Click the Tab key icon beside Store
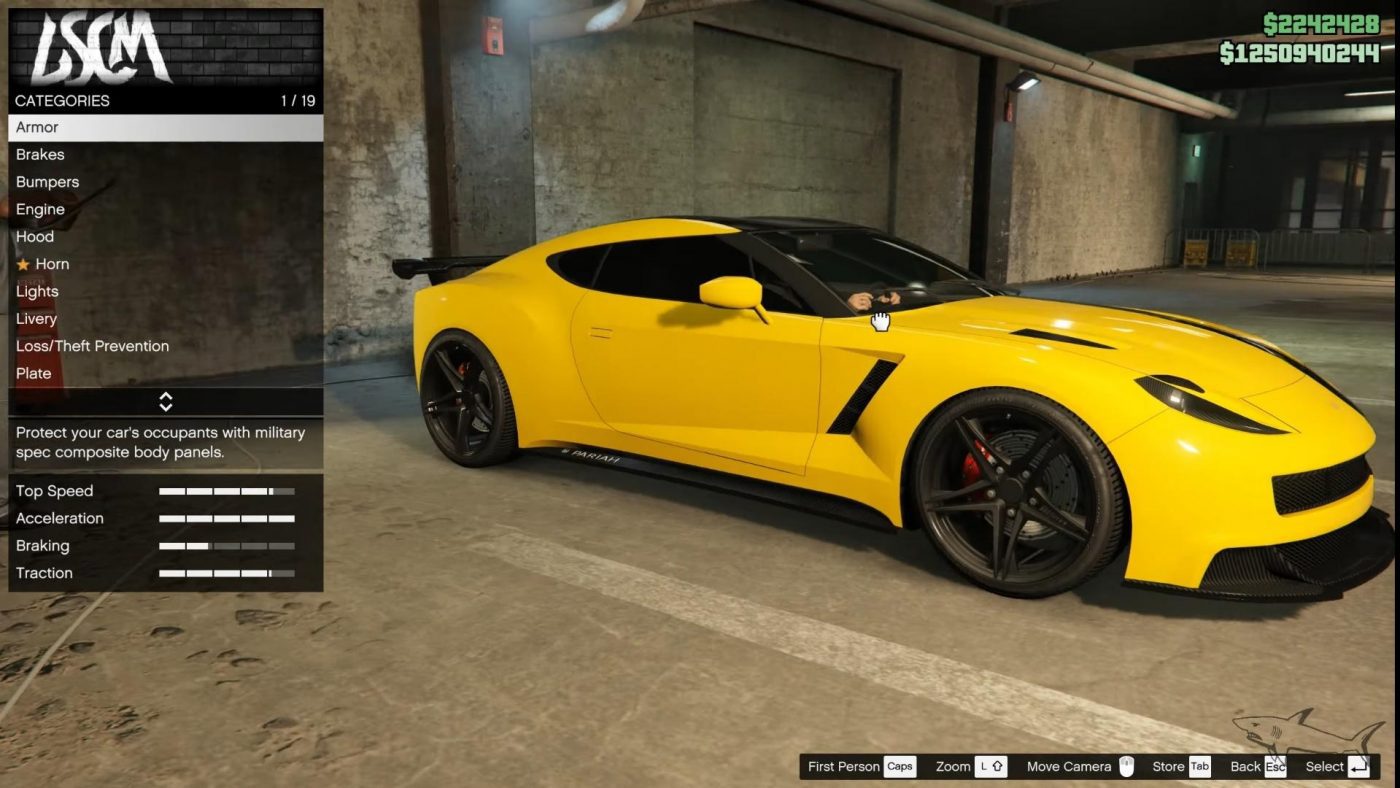Viewport: 1400px width, 788px height. click(1201, 766)
